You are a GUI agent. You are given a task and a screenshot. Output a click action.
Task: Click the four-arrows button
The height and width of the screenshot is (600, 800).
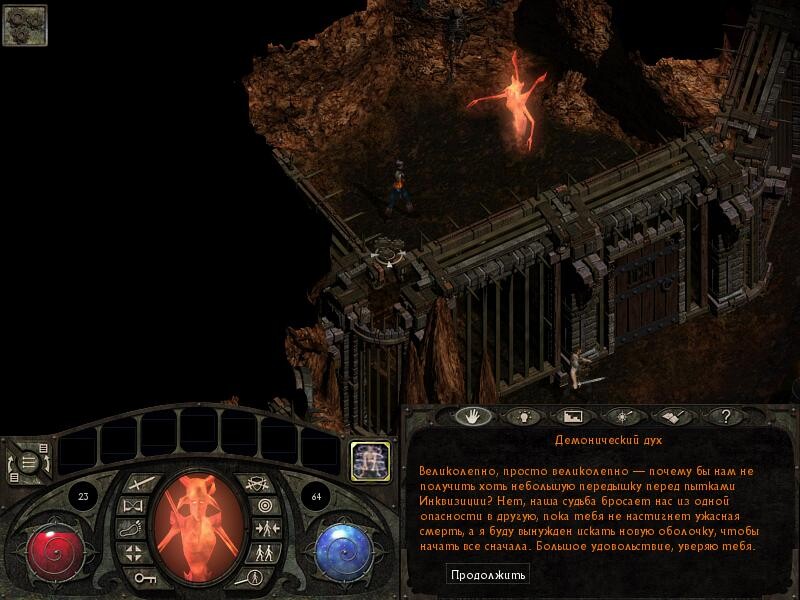(133, 553)
